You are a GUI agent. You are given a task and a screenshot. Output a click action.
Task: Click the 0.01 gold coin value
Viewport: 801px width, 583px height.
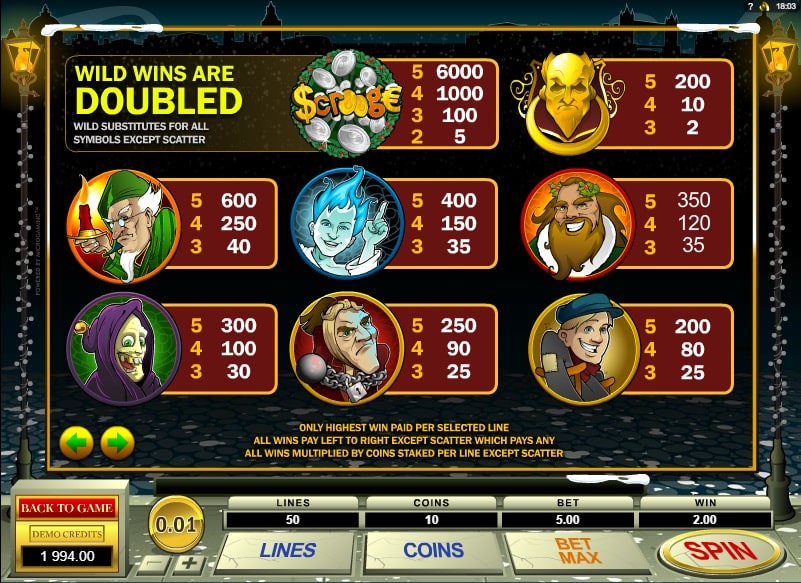176,522
